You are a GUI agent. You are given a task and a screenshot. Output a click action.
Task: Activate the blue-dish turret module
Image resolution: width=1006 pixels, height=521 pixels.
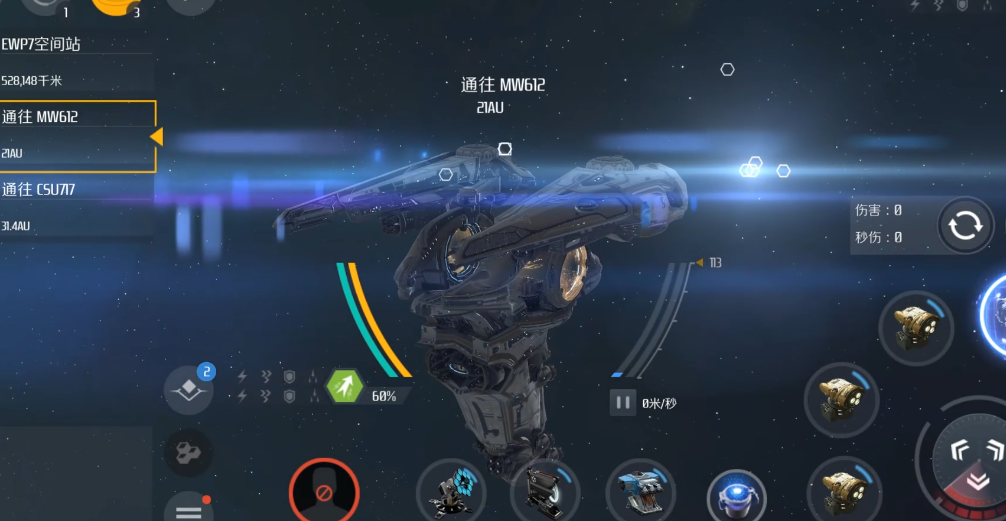point(450,491)
